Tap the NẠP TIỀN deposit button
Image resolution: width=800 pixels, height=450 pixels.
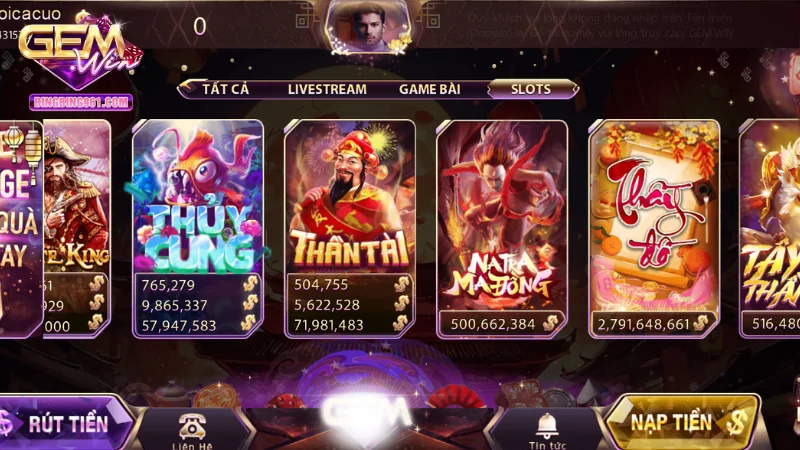click(682, 422)
